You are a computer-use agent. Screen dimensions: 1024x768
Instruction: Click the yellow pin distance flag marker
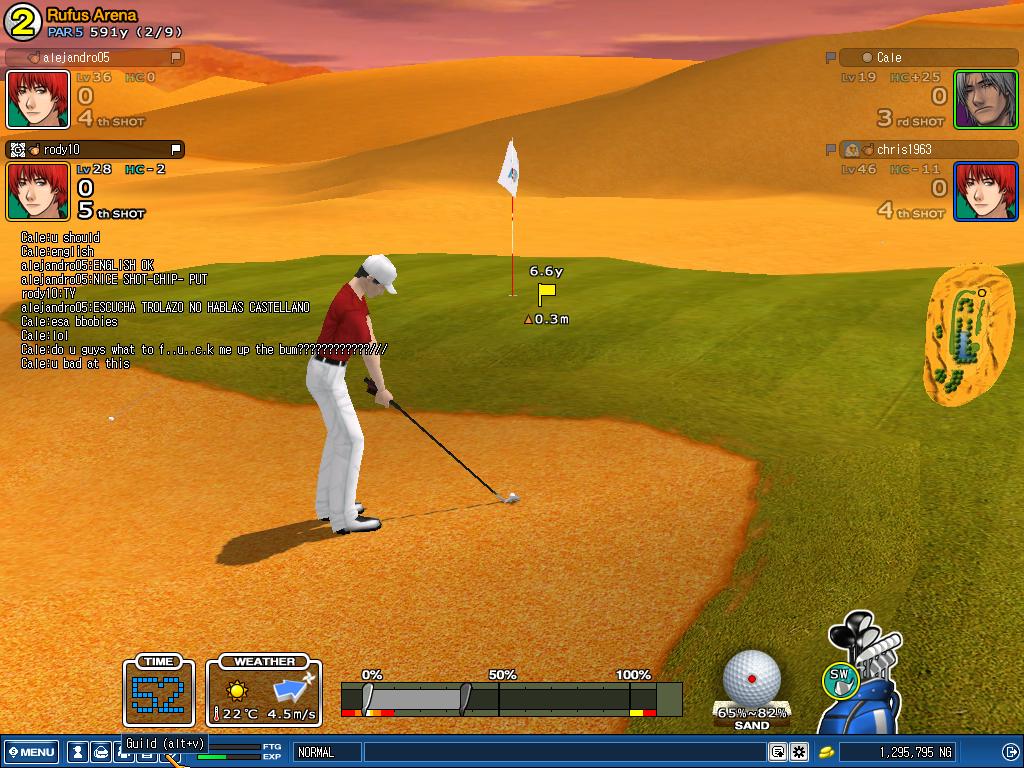click(x=546, y=294)
